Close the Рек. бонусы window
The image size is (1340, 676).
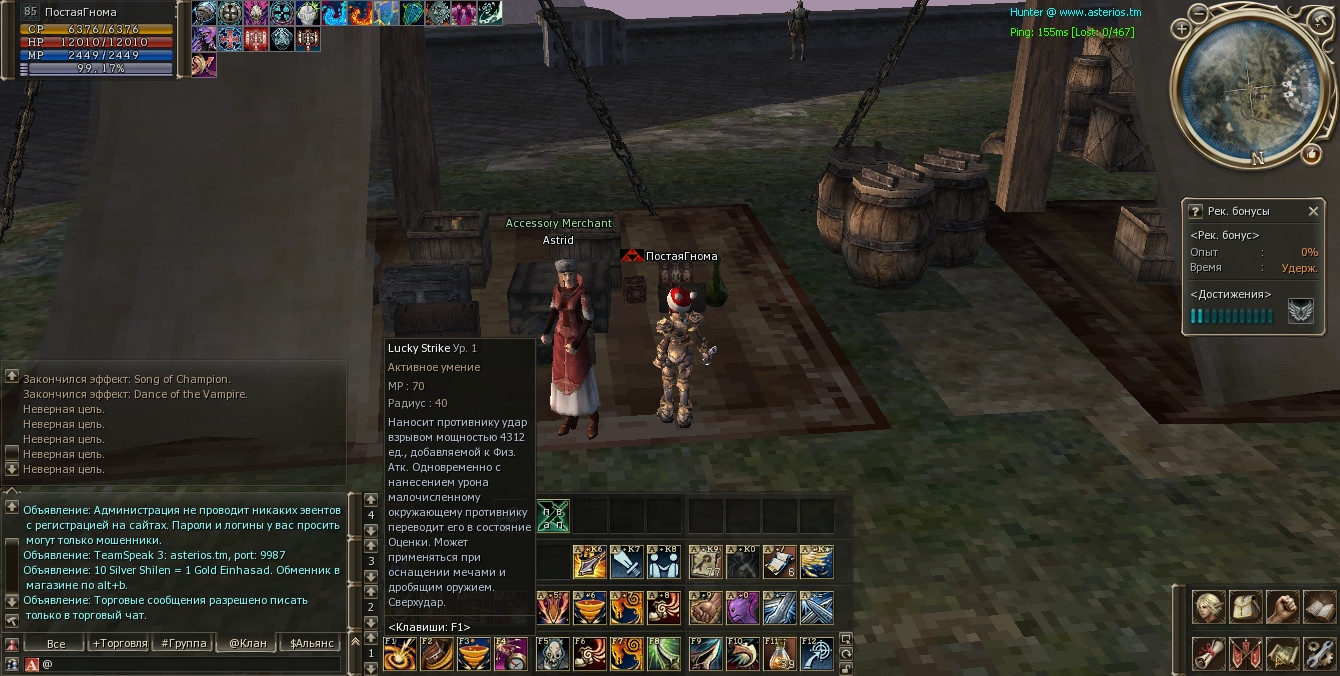click(x=1313, y=211)
